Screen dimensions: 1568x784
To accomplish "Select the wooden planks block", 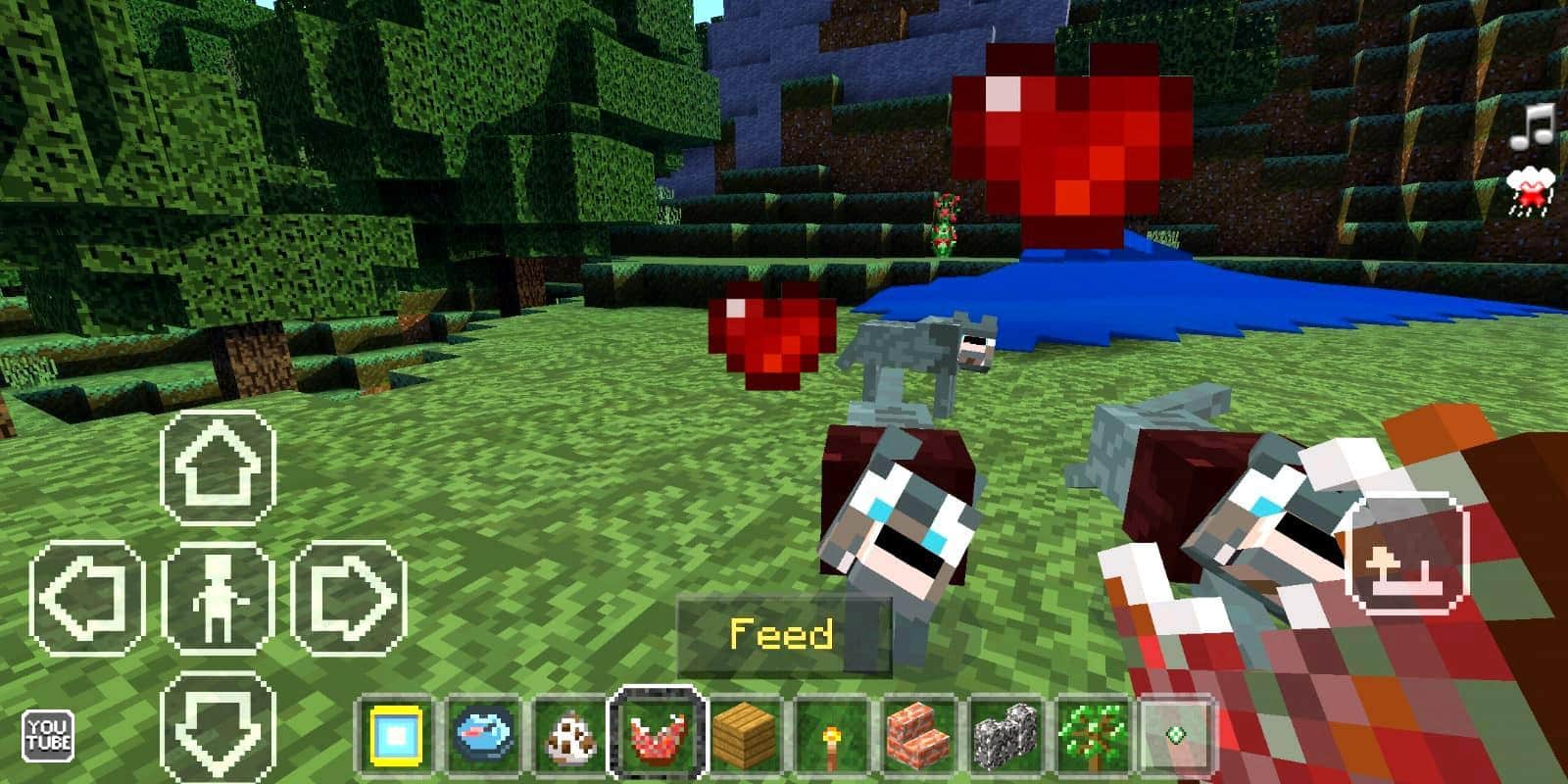I will (741, 735).
